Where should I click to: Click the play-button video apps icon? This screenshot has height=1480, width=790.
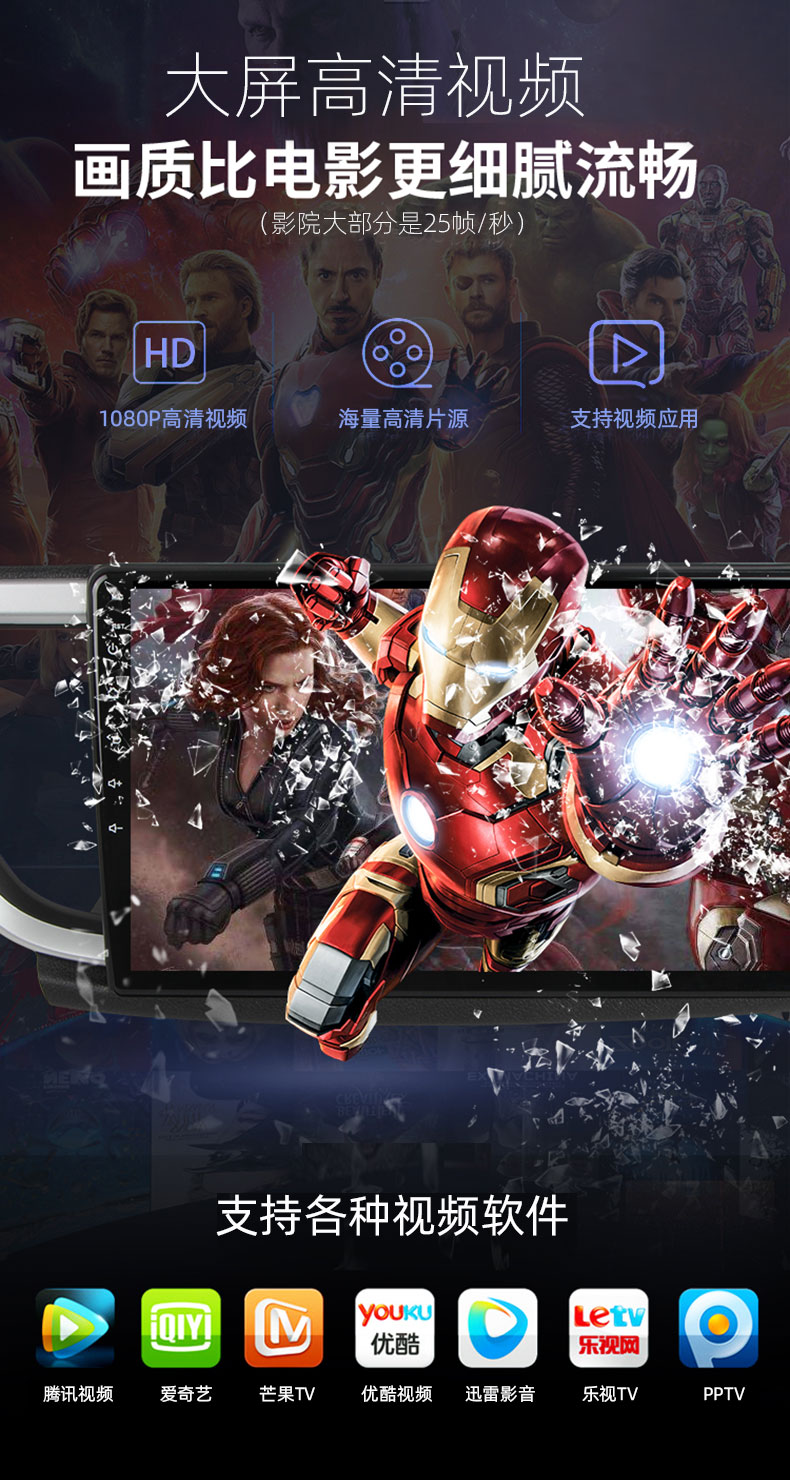tap(627, 352)
